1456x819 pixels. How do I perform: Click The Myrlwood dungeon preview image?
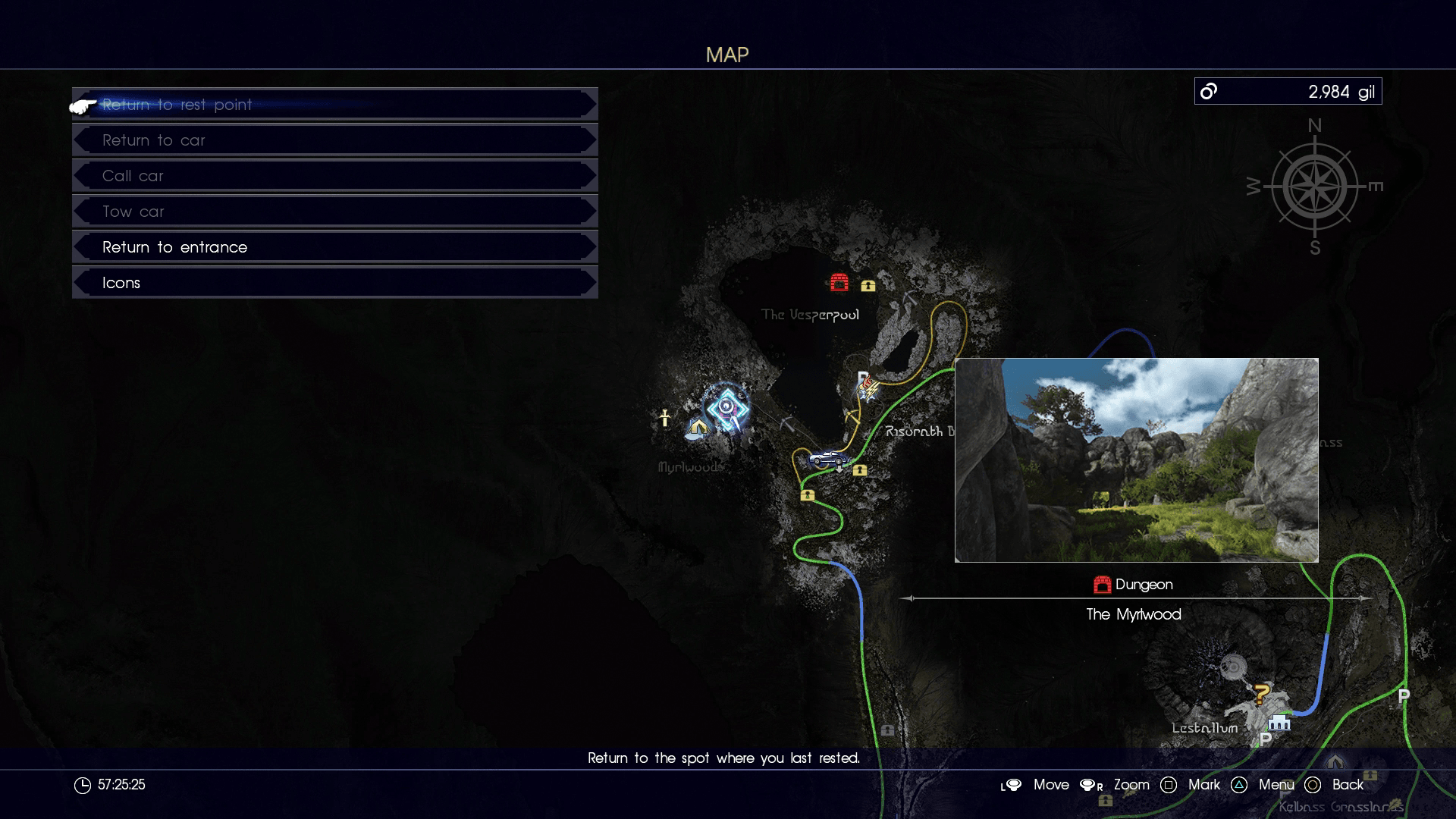click(1136, 460)
